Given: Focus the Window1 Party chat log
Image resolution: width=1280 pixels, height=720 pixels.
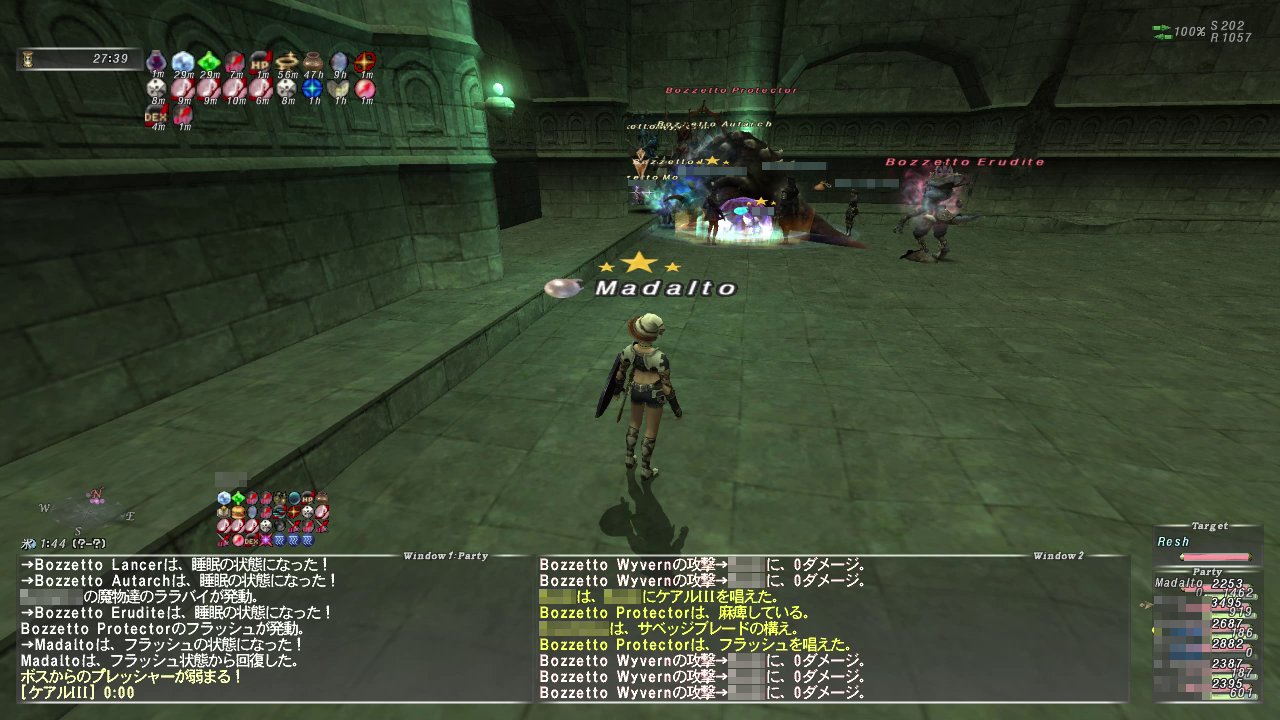Looking at the screenshot, I should click(x=270, y=628).
